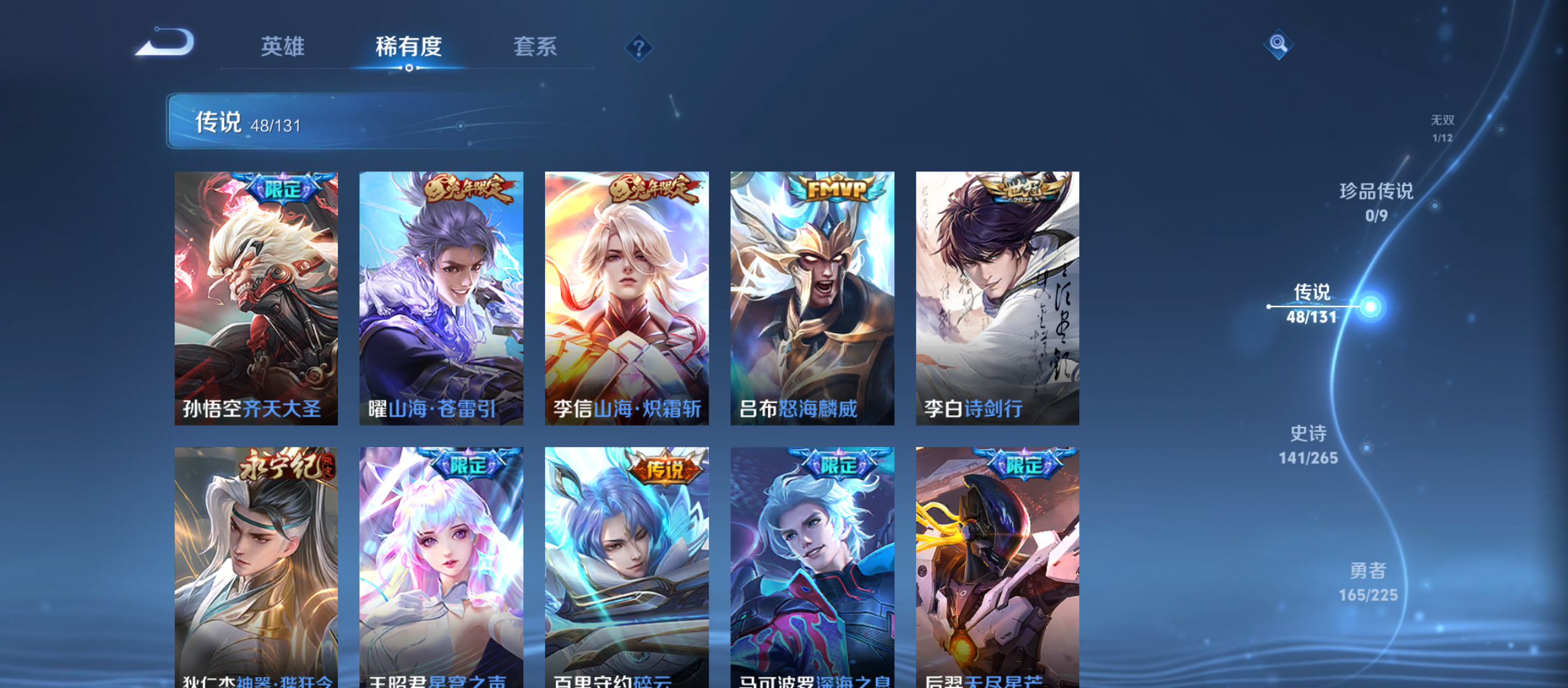Switch to the 套系 tab
Screen dimensions: 1568x688
[536, 47]
